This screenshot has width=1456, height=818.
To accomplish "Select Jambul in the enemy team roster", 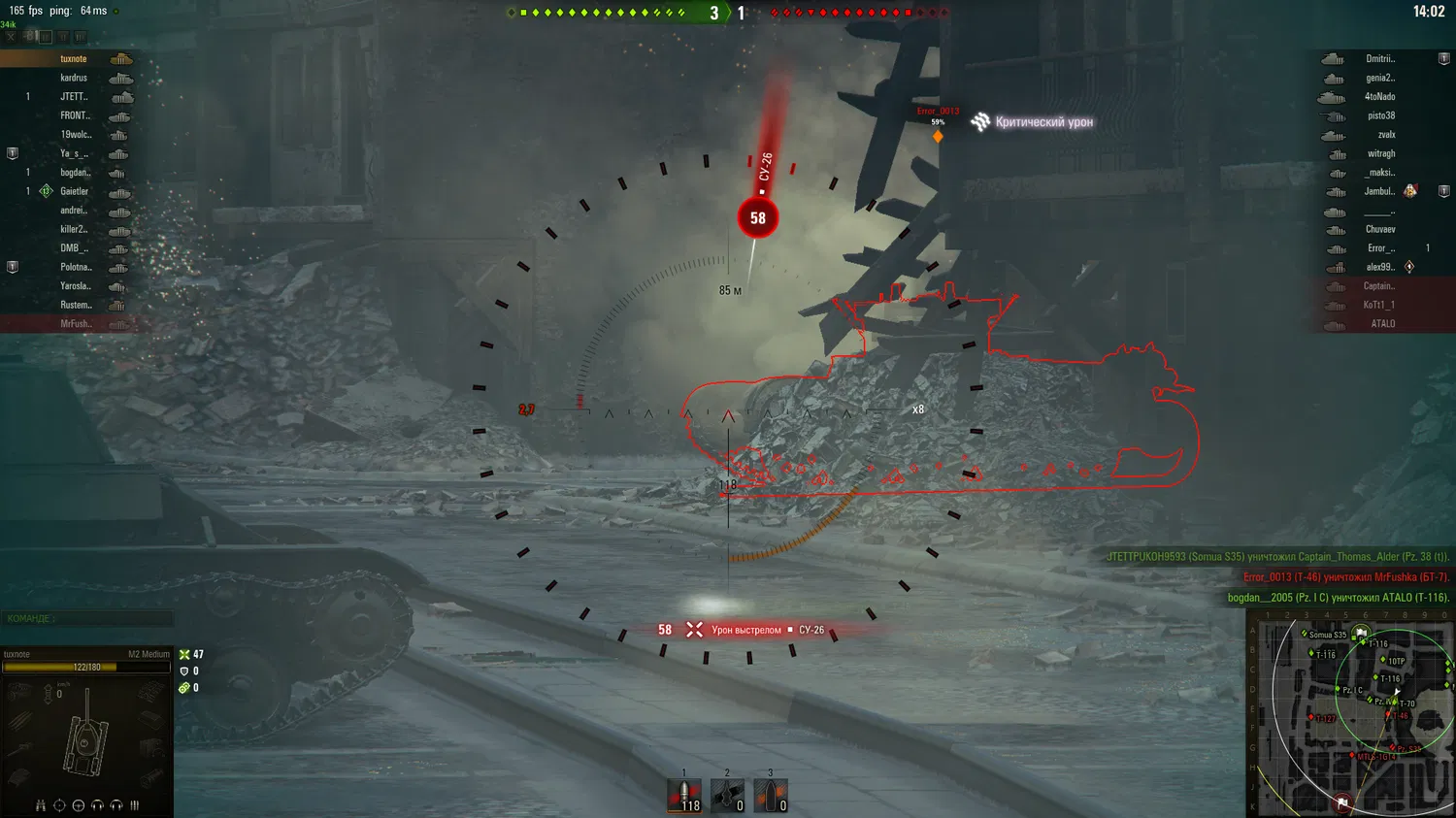I will (1378, 191).
